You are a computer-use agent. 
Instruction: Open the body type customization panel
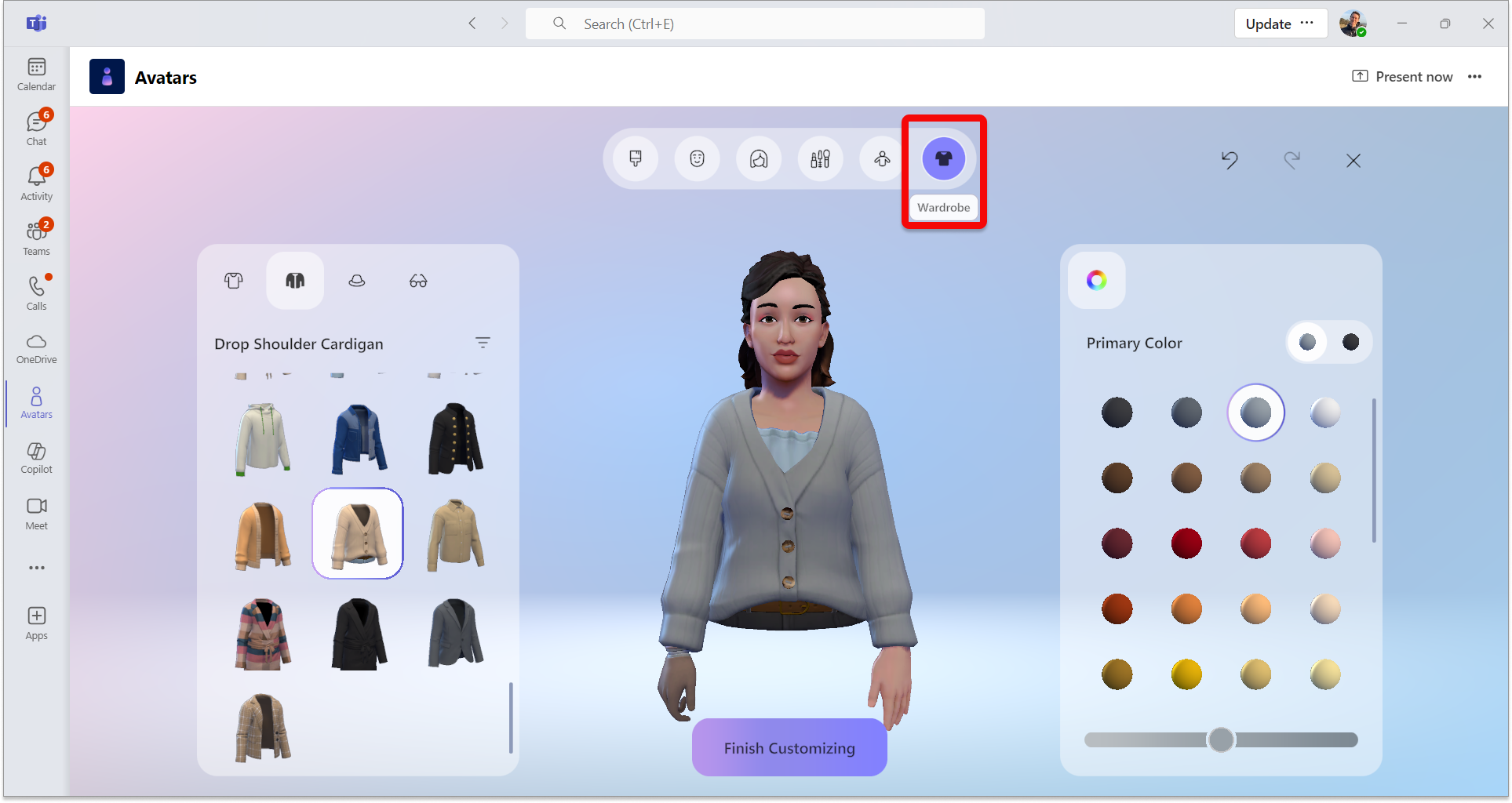tap(880, 158)
